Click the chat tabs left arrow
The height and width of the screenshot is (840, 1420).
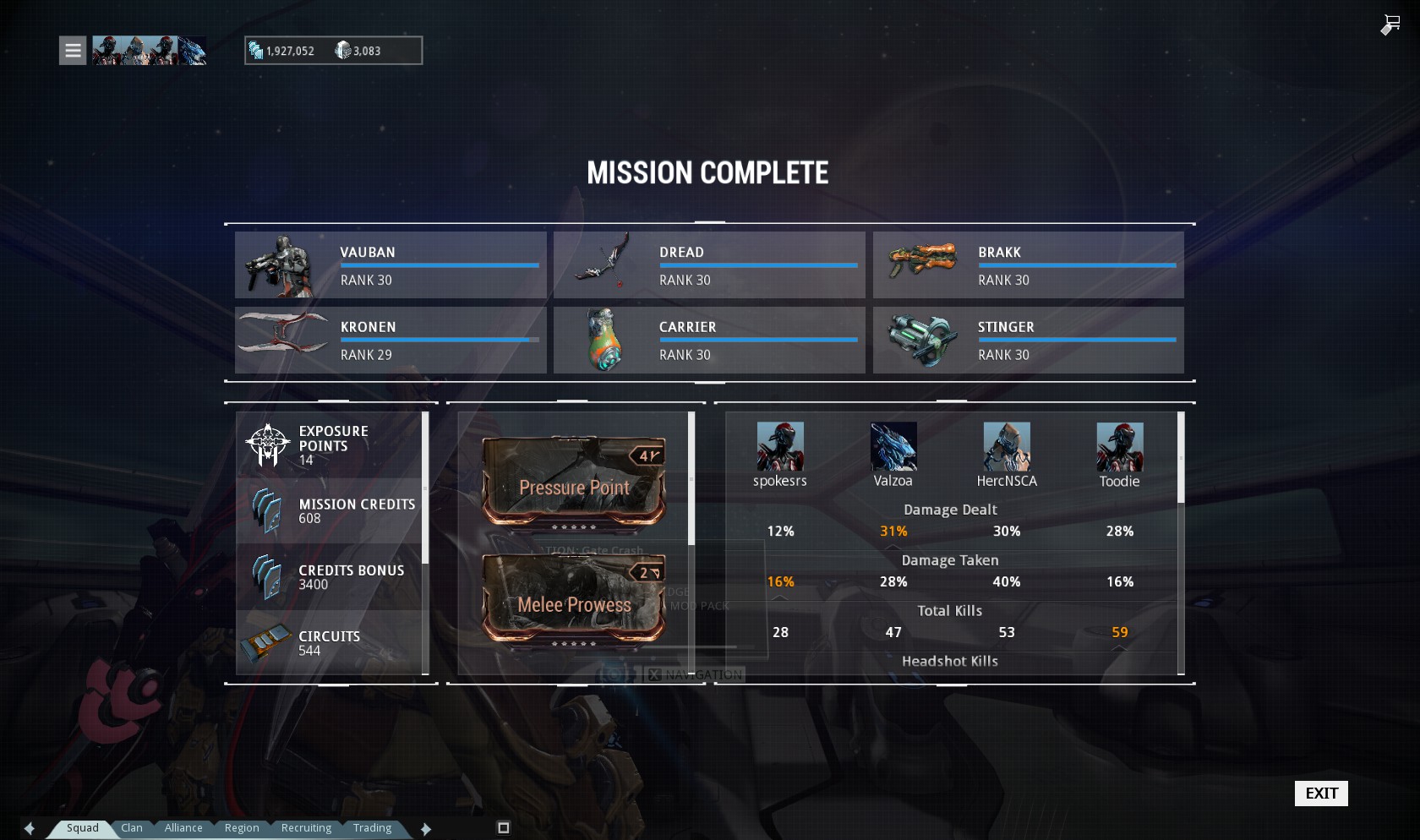tap(30, 828)
